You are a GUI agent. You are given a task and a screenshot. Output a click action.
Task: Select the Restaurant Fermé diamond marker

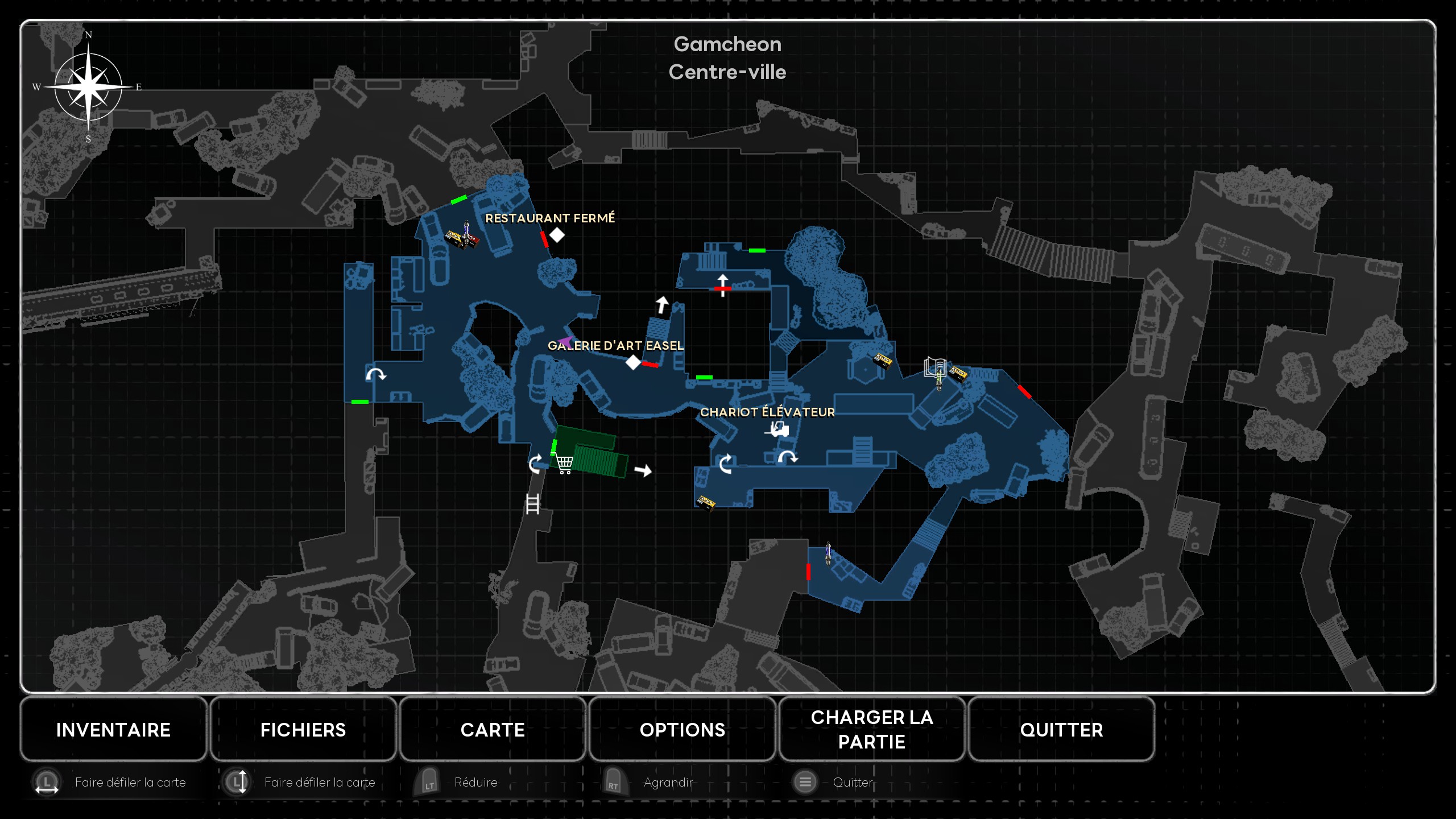pyautogui.click(x=557, y=235)
